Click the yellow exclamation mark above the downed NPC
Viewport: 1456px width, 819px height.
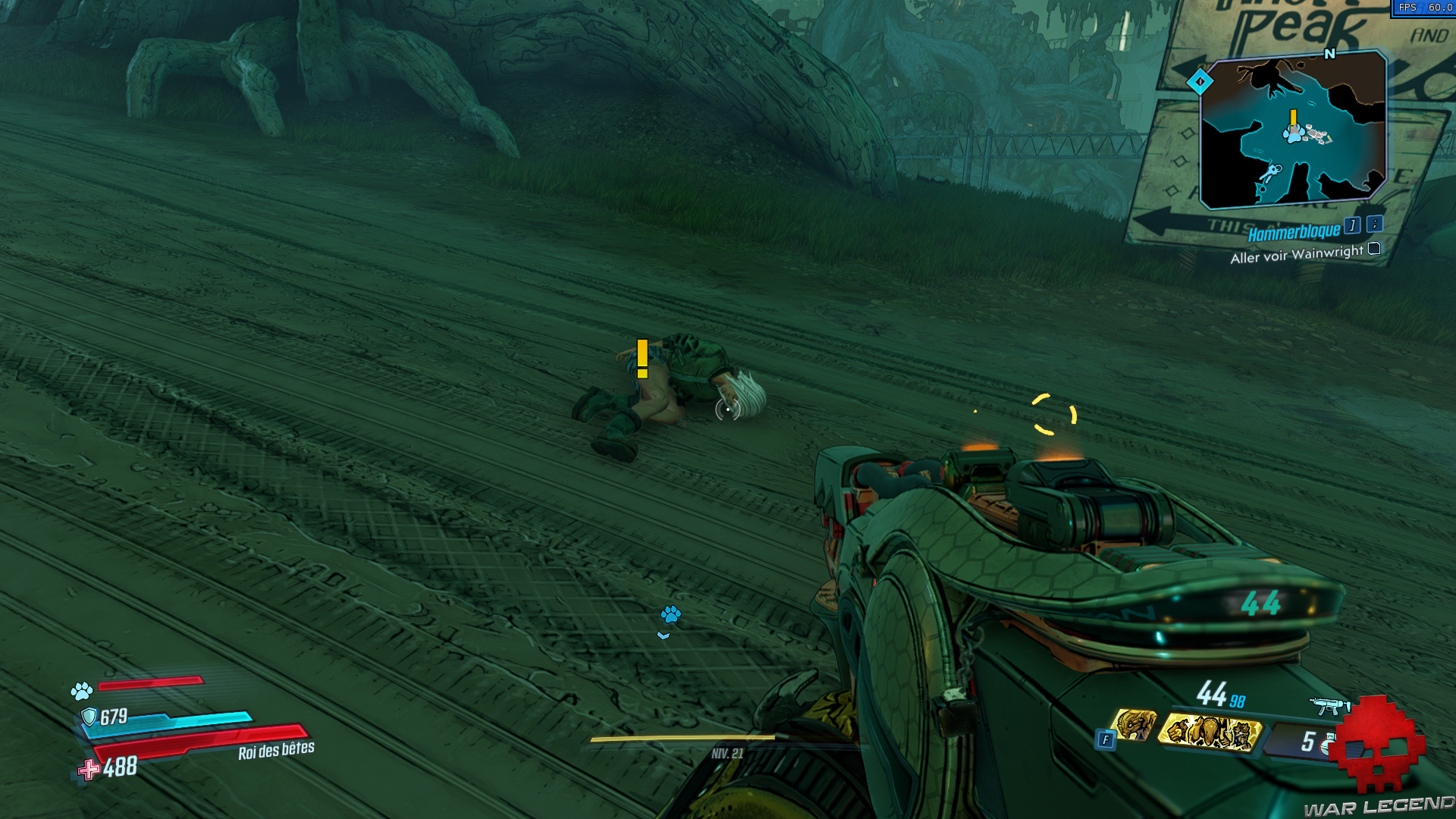(x=641, y=357)
